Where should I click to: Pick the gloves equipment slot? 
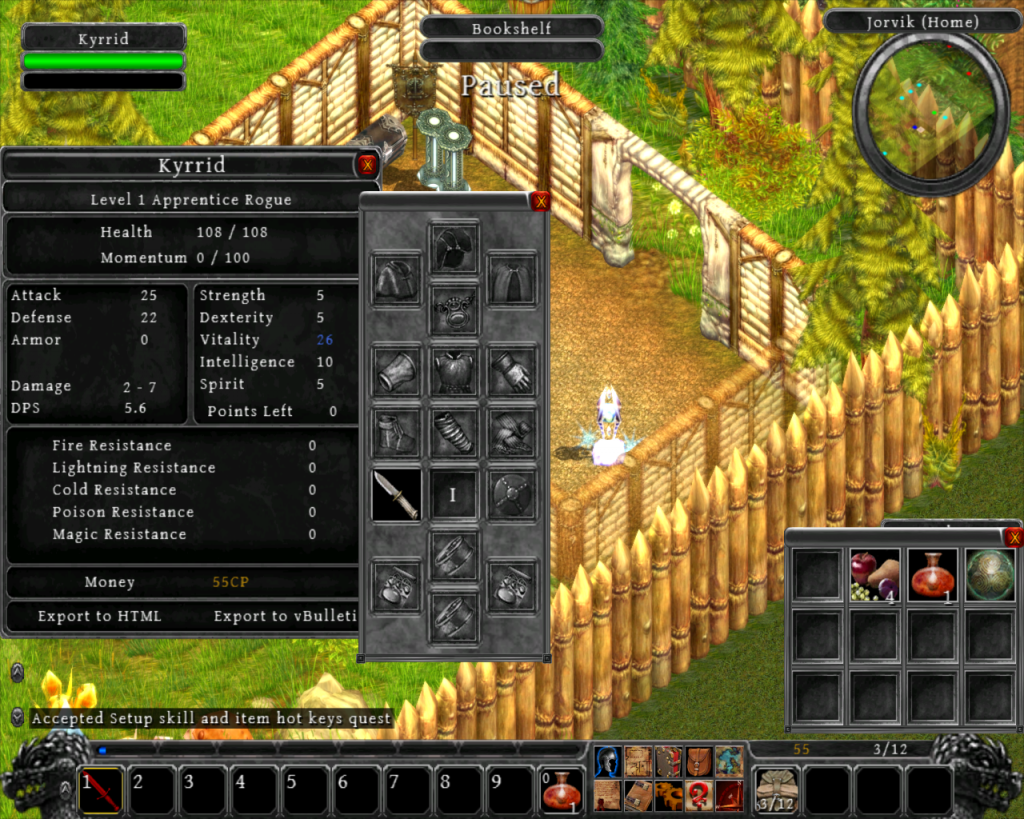pos(513,372)
